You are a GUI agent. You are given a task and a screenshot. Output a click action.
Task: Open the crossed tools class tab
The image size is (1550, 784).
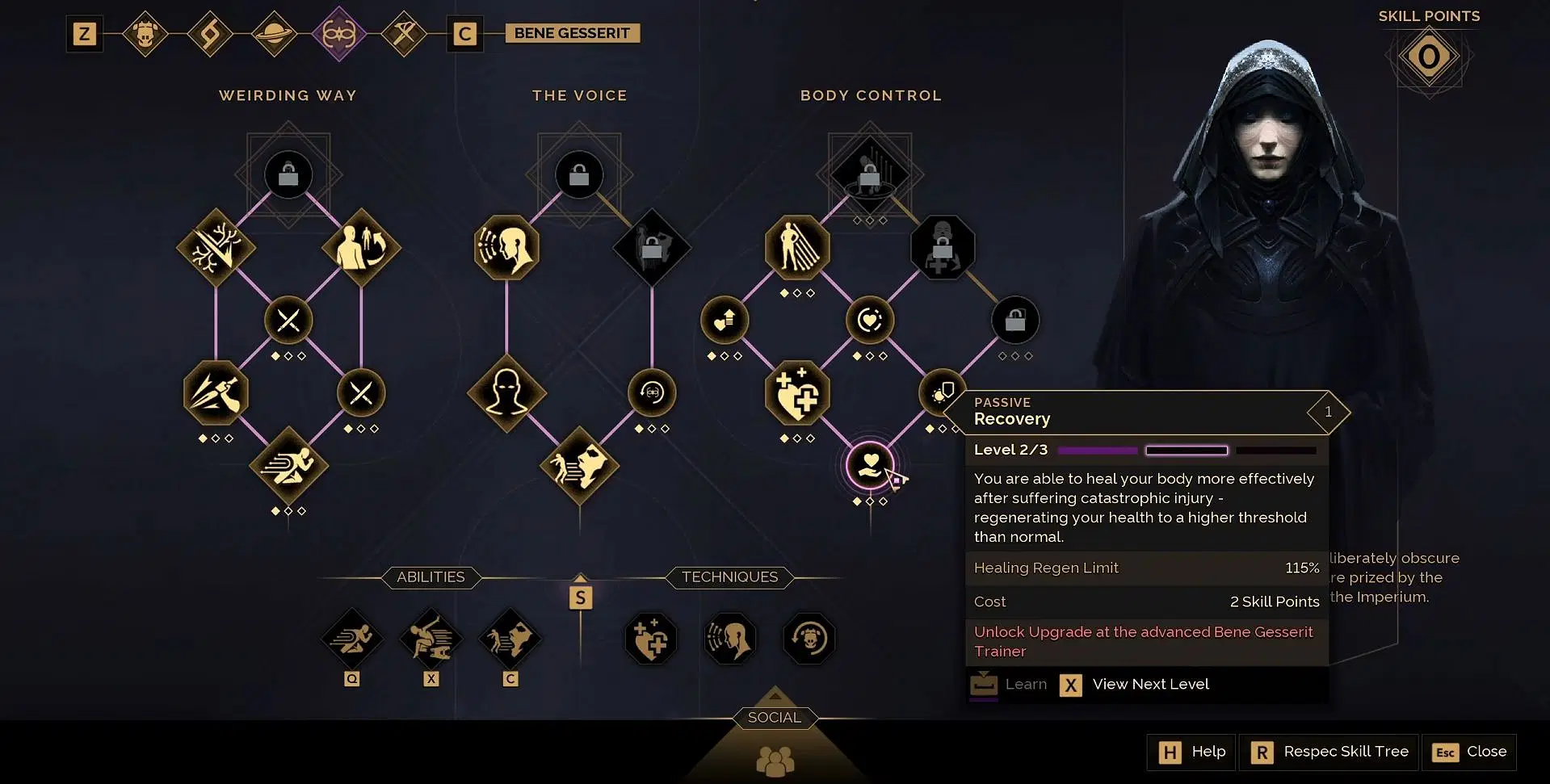[x=403, y=34]
